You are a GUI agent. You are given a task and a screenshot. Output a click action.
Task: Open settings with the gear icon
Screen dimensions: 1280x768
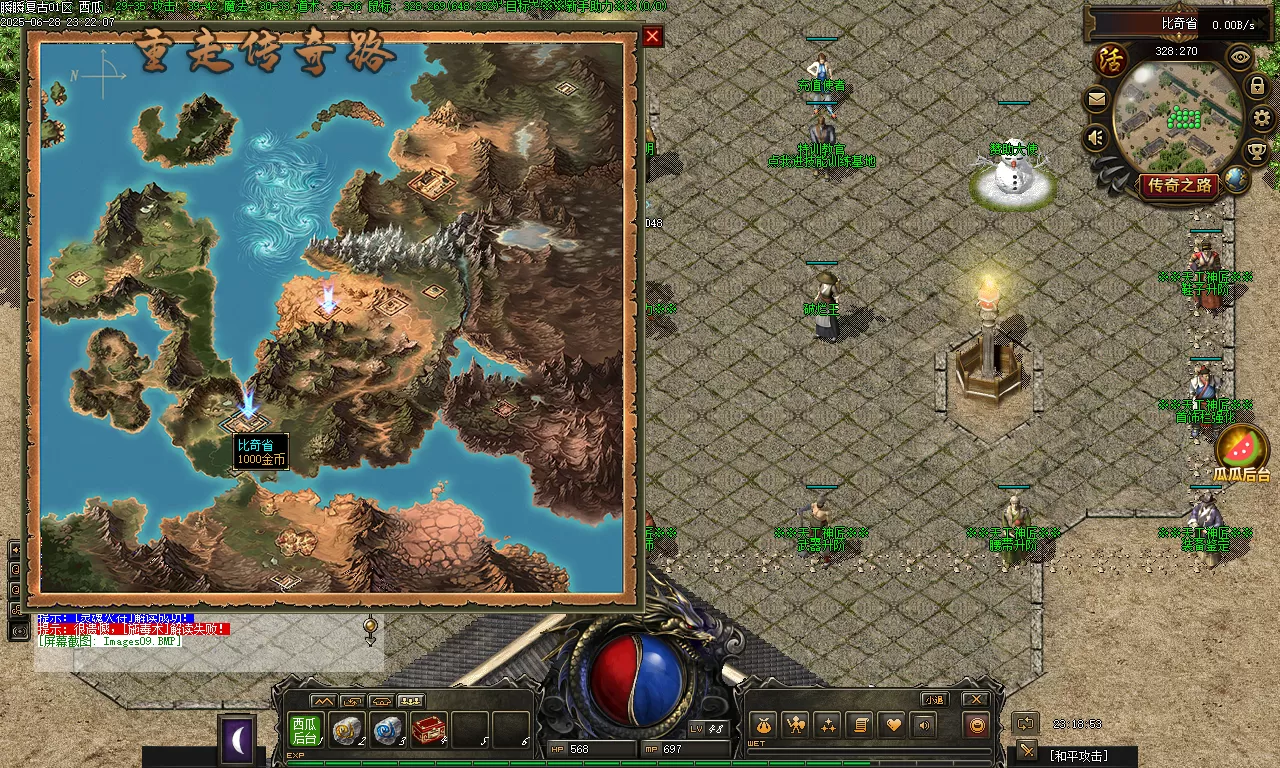(x=1262, y=118)
